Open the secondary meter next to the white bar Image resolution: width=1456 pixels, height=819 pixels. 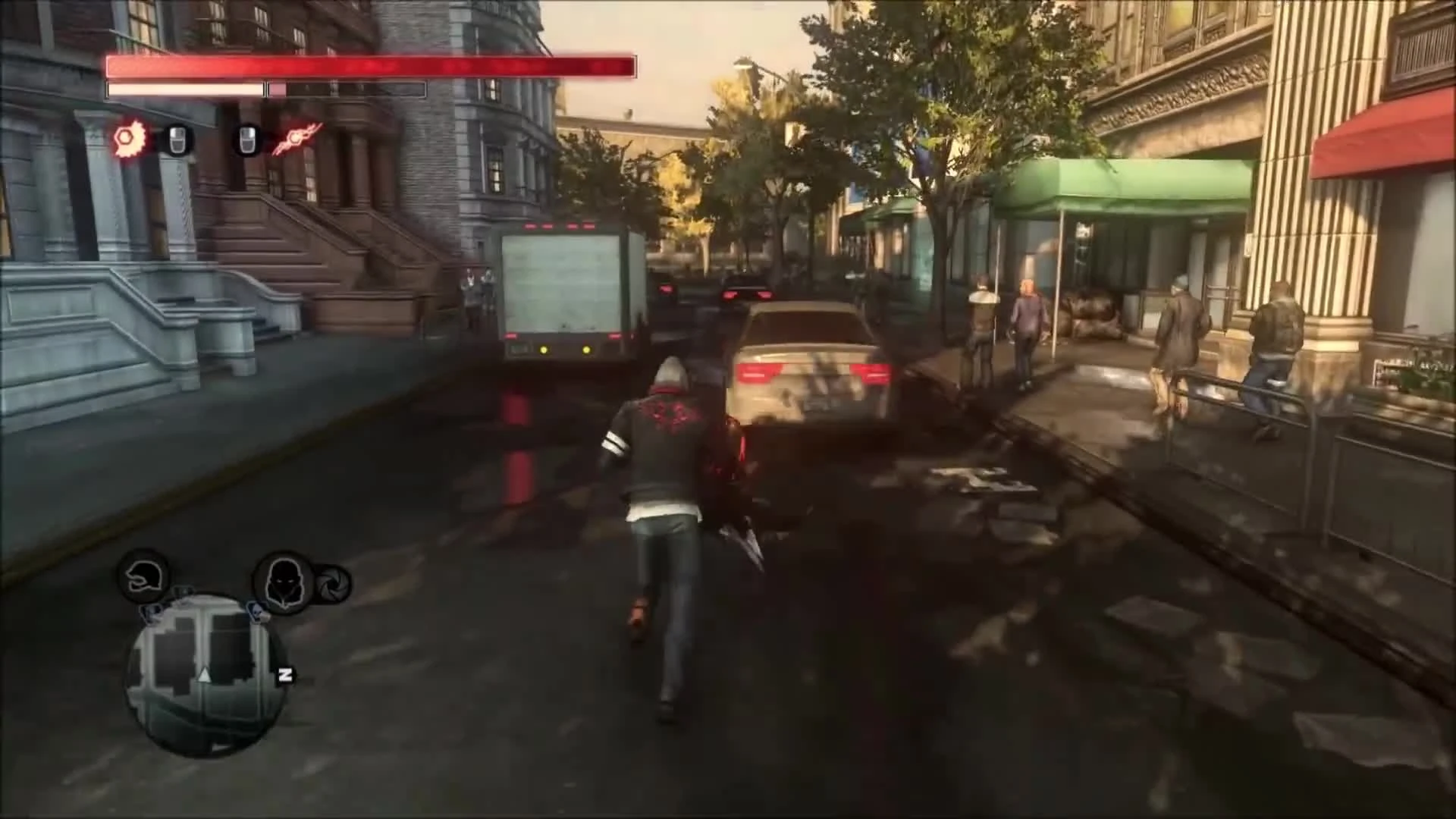click(x=345, y=90)
